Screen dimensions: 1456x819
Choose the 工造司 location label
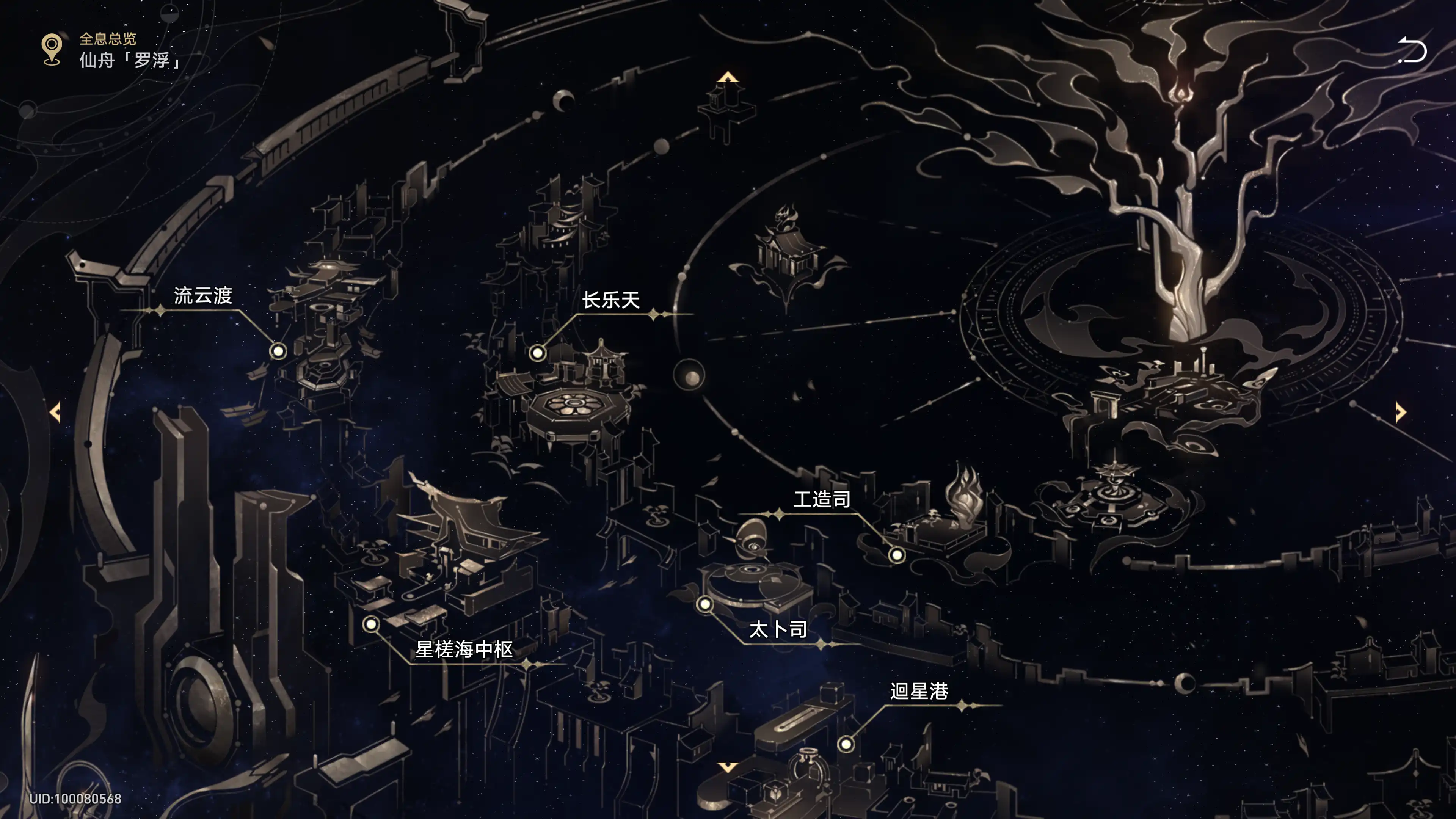(x=822, y=499)
